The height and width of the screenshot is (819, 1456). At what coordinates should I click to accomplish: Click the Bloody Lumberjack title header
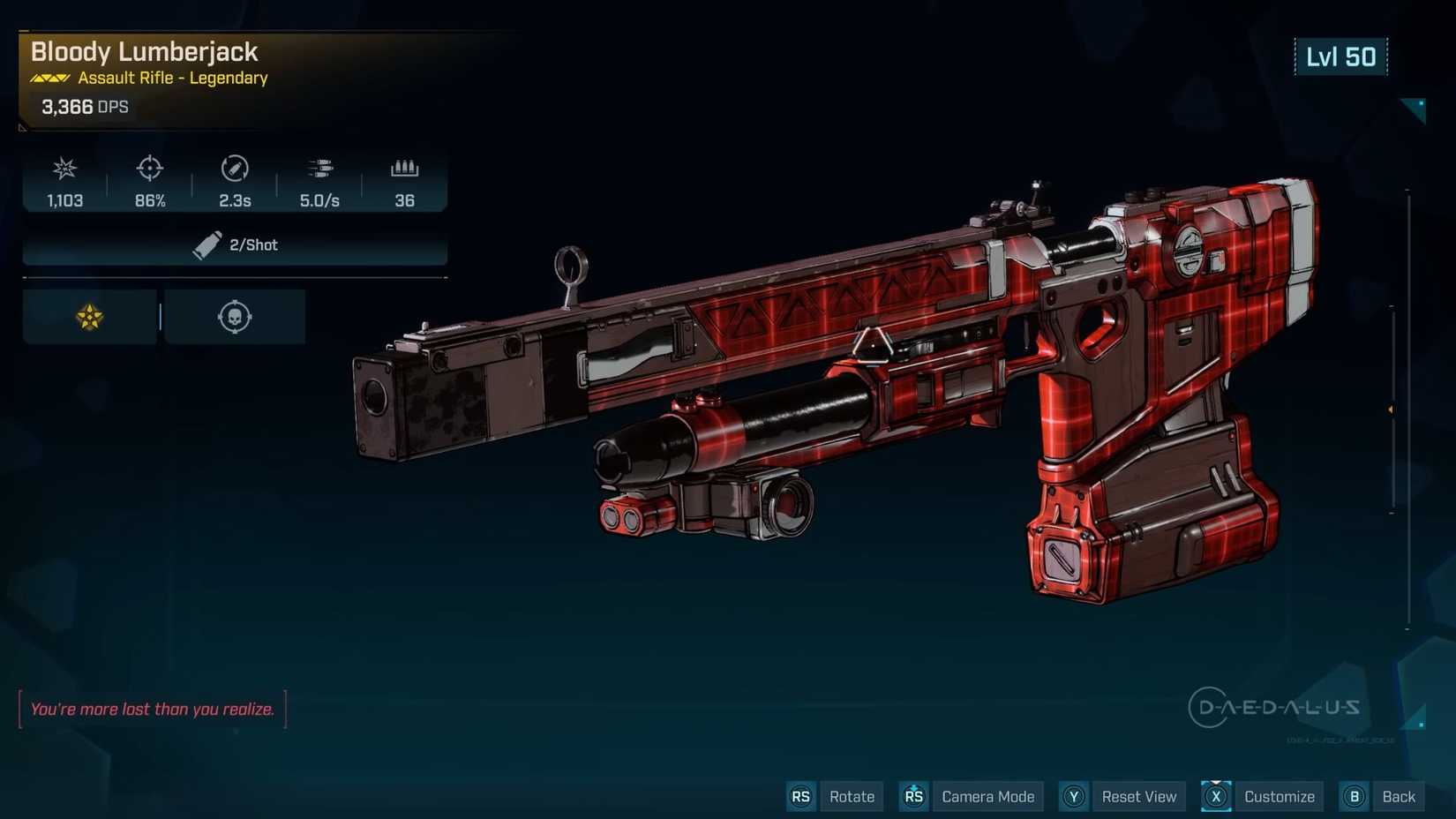click(x=143, y=52)
